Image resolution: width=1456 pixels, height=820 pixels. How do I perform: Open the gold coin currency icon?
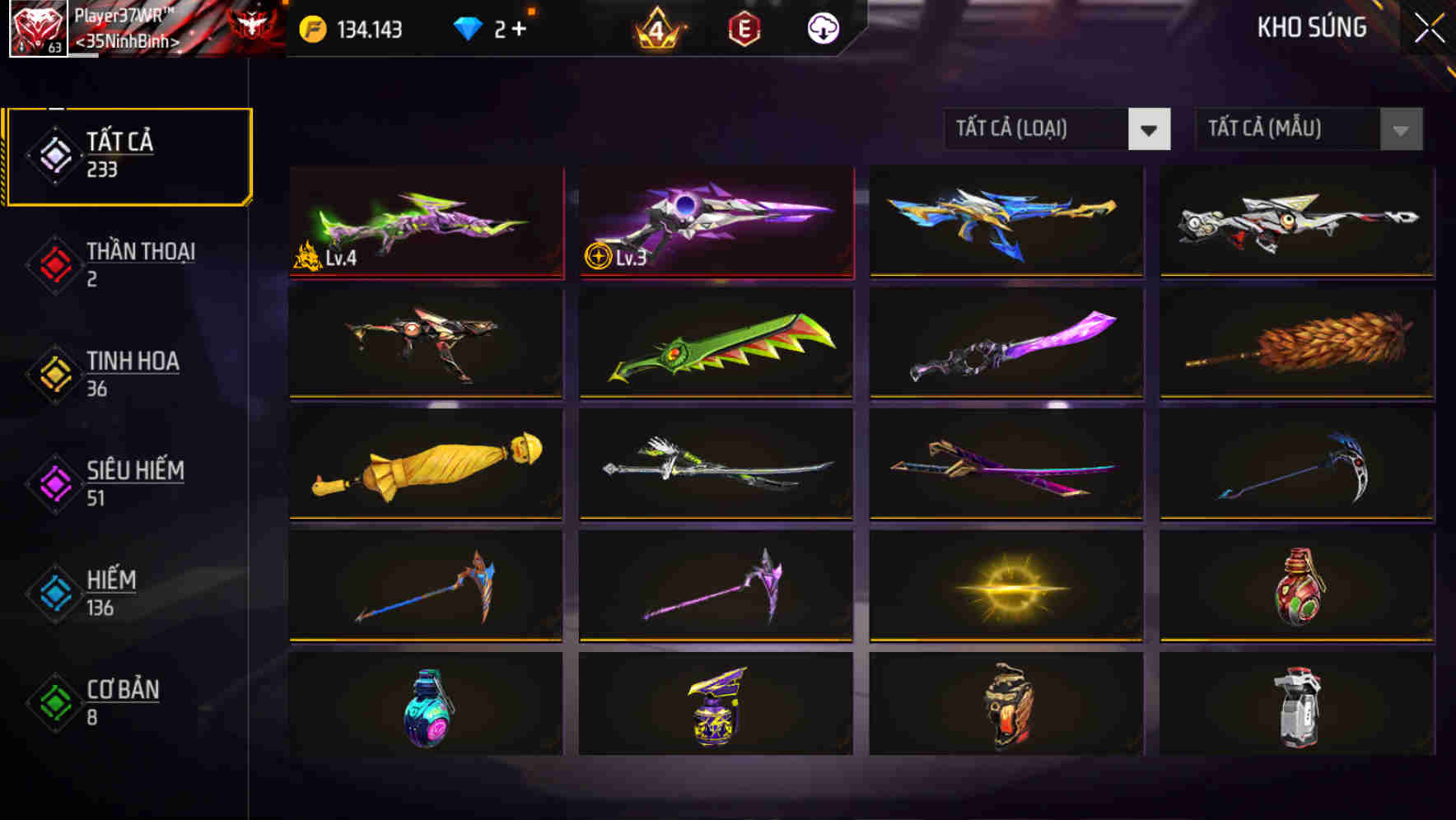click(313, 27)
